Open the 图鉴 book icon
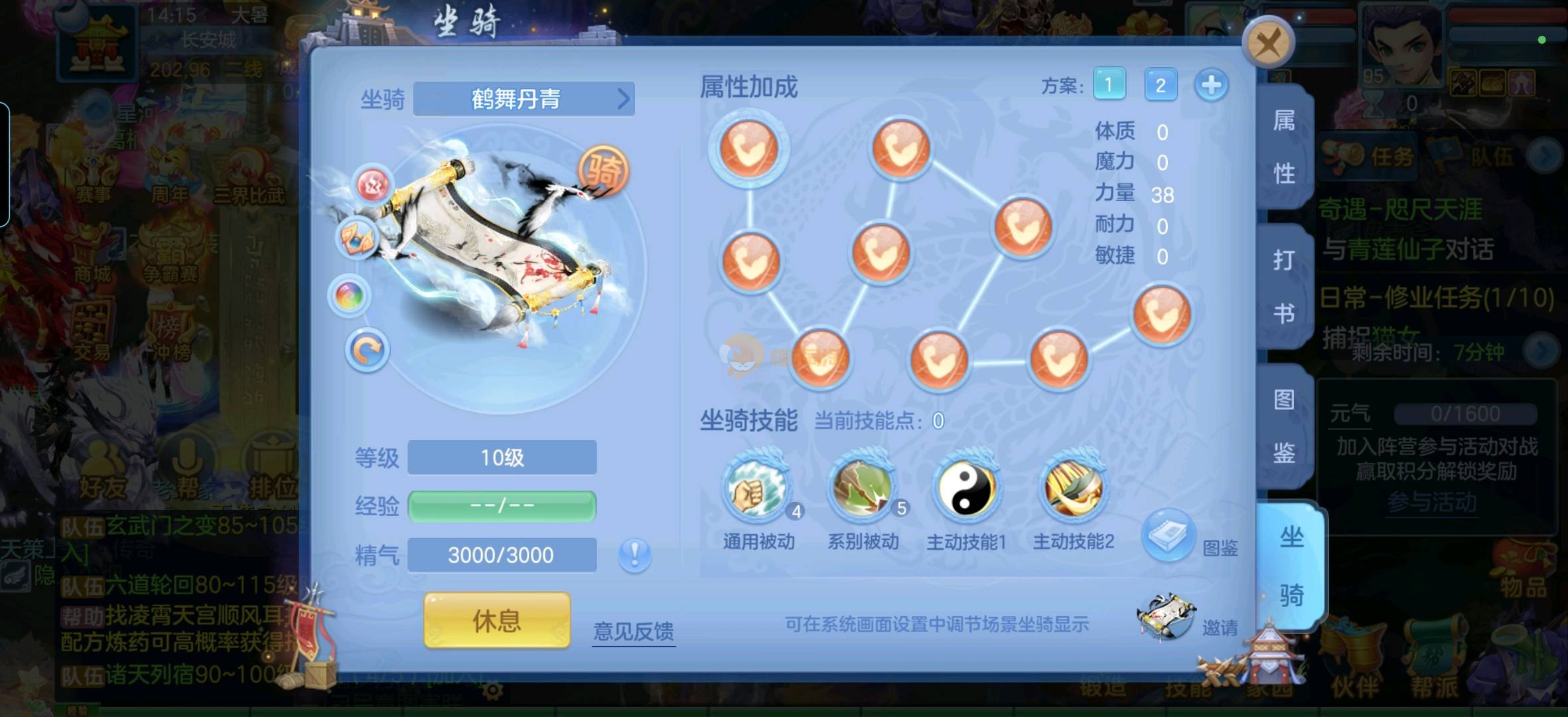Image resolution: width=1568 pixels, height=717 pixels. point(1169,535)
